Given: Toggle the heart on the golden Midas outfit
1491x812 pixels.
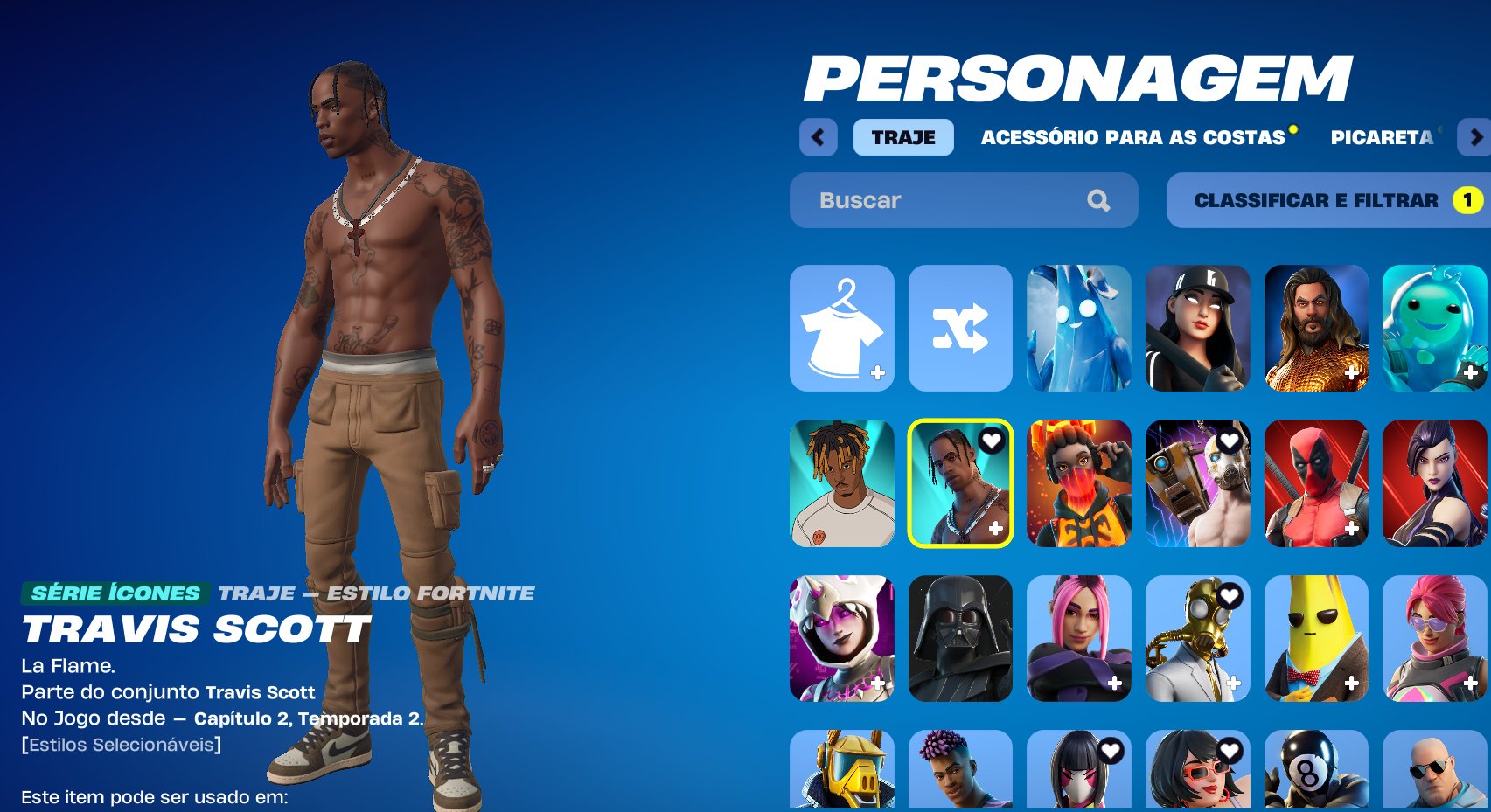Looking at the screenshot, I should pos(1230,597).
